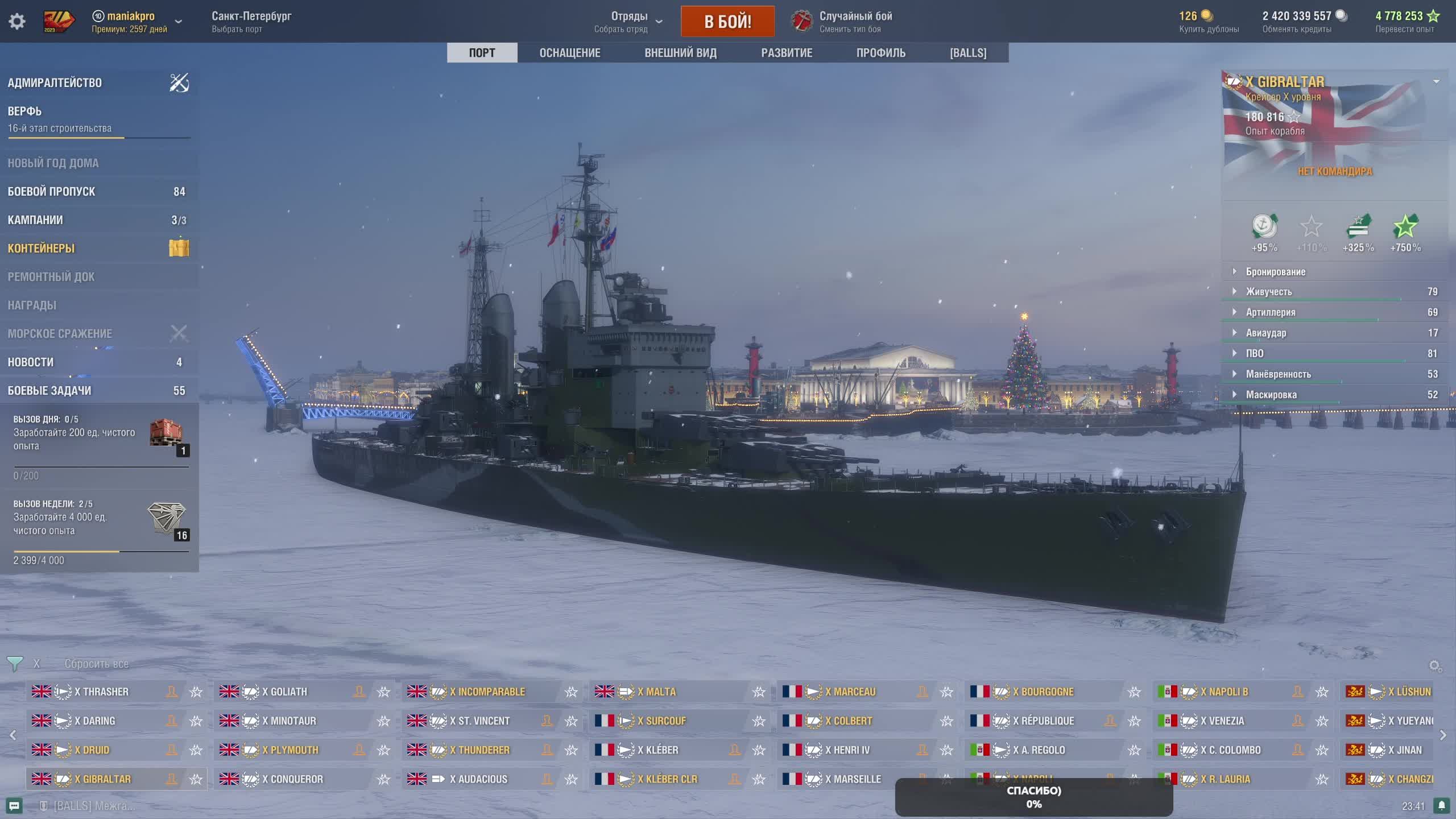View the Боевые задачи list
Viewport: 1456px width, 819px height.
coord(49,391)
